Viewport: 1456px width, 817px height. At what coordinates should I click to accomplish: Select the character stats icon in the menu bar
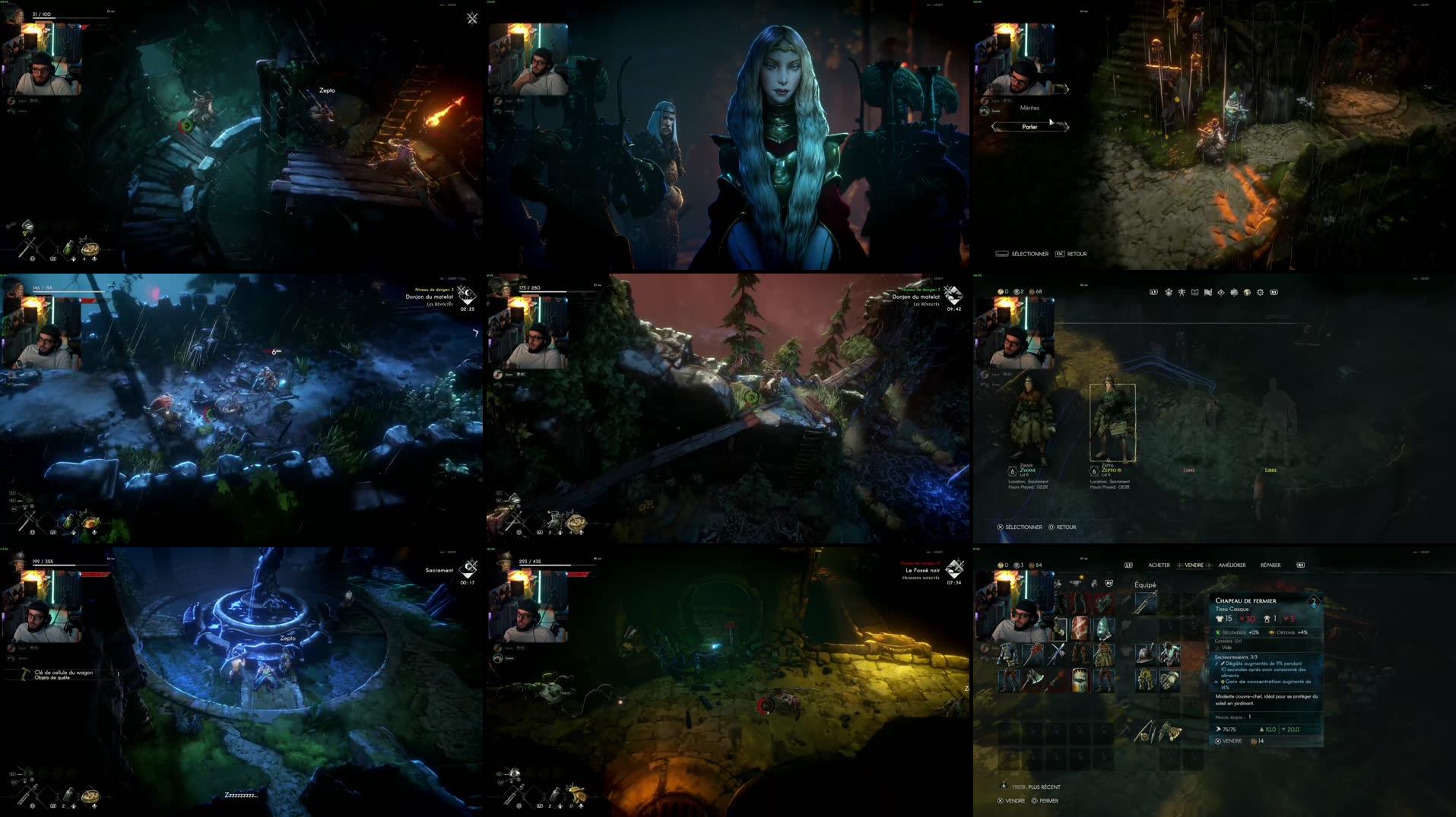coord(1182,293)
